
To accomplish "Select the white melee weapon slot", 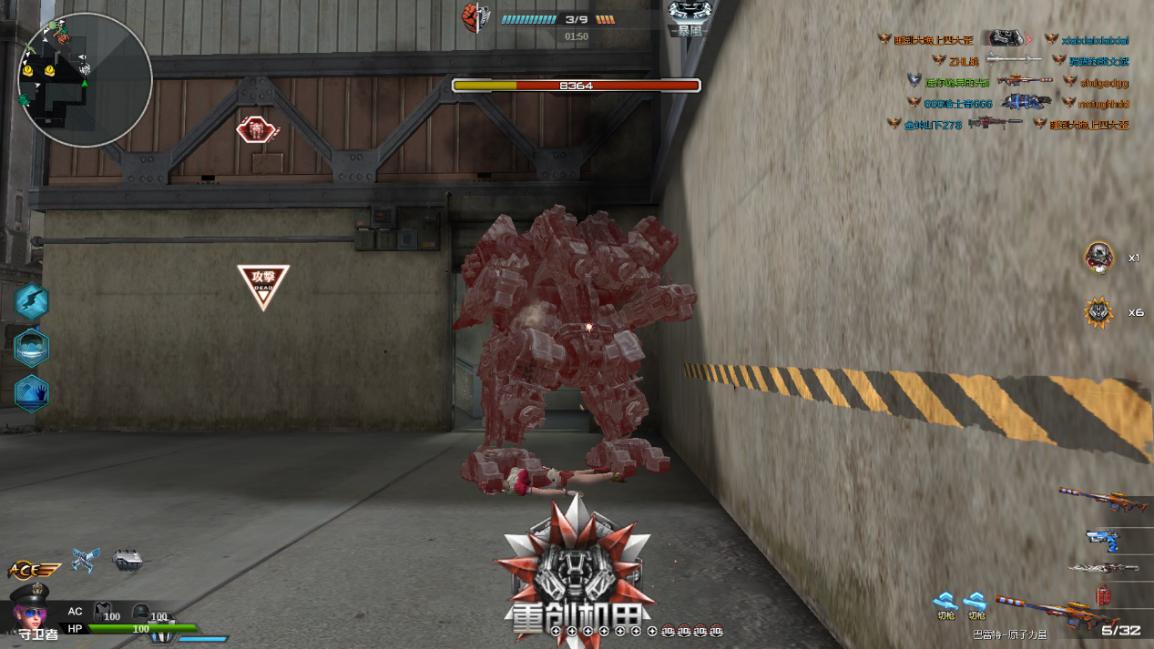I will tap(1103, 568).
